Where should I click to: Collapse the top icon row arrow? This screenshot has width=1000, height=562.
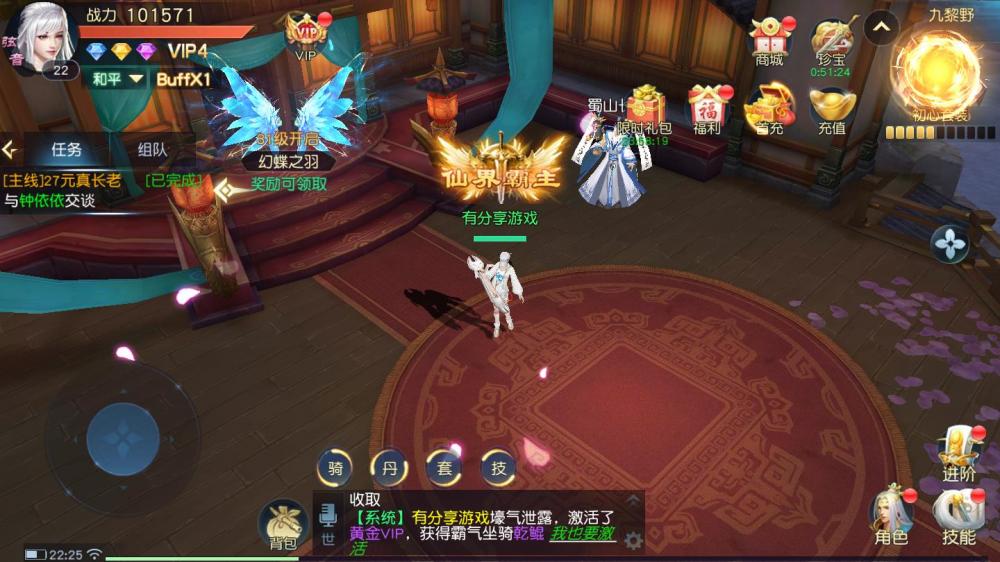(x=881, y=28)
